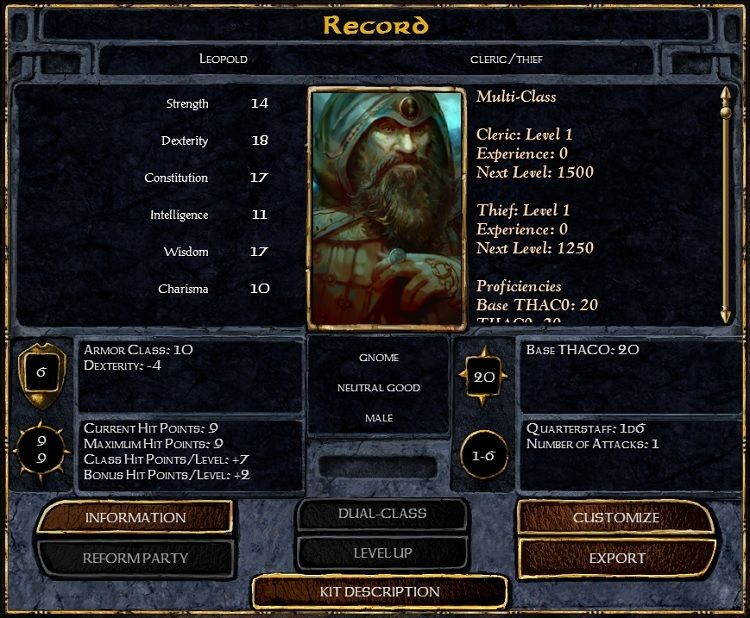
Task: Open the Kit Description
Action: click(379, 592)
